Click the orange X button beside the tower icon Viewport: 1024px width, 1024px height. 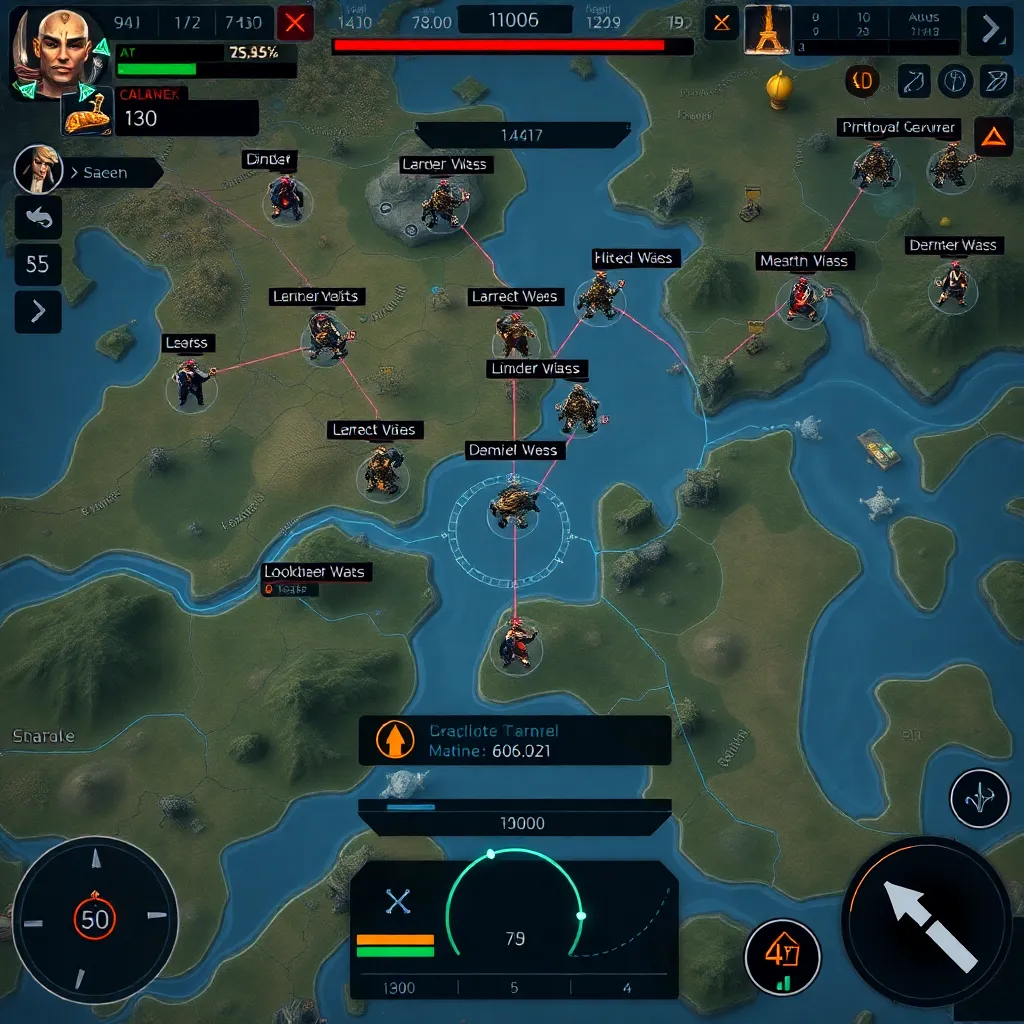[x=721, y=23]
